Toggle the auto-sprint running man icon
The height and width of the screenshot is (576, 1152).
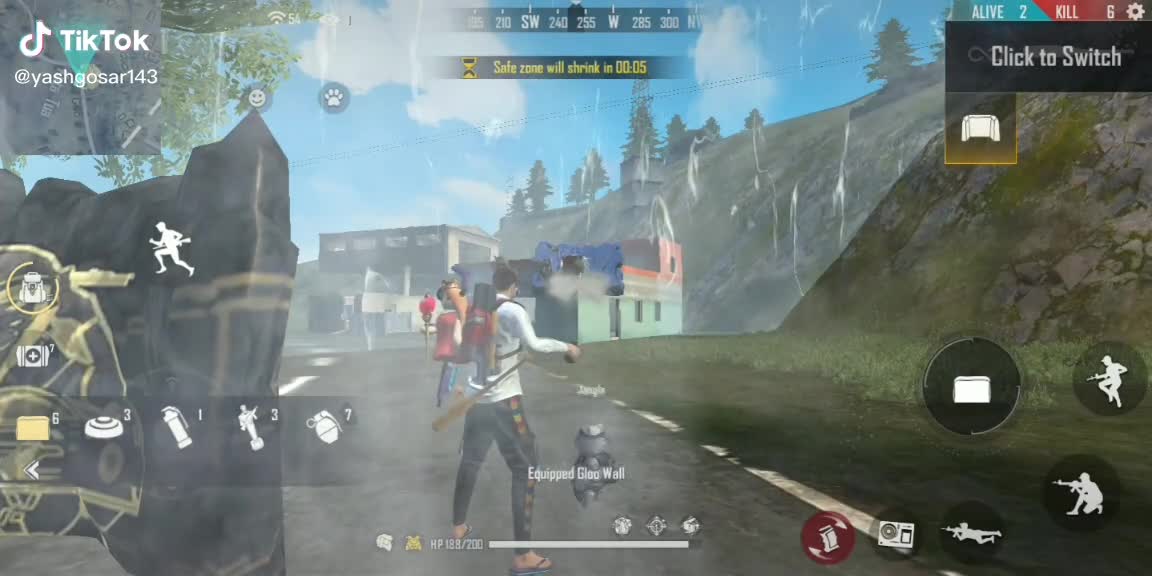[x=171, y=249]
